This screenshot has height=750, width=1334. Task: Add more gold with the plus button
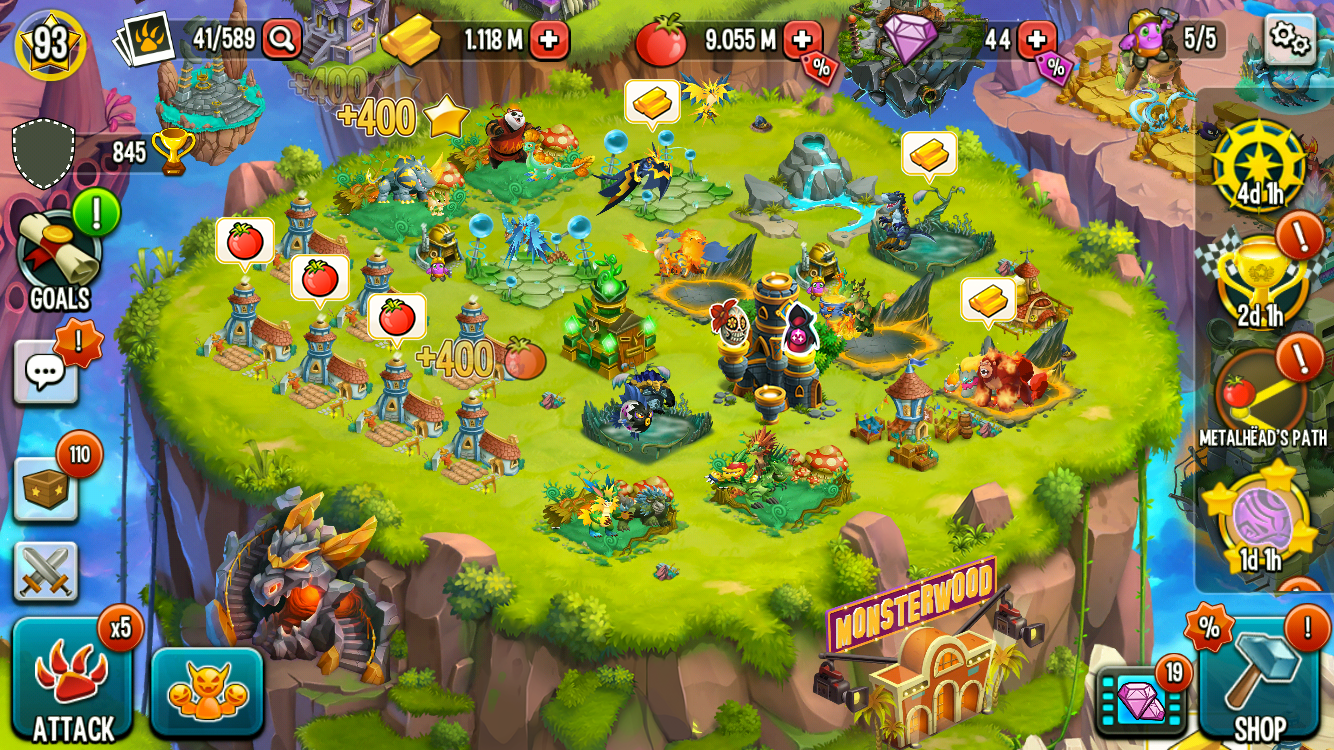point(549,41)
